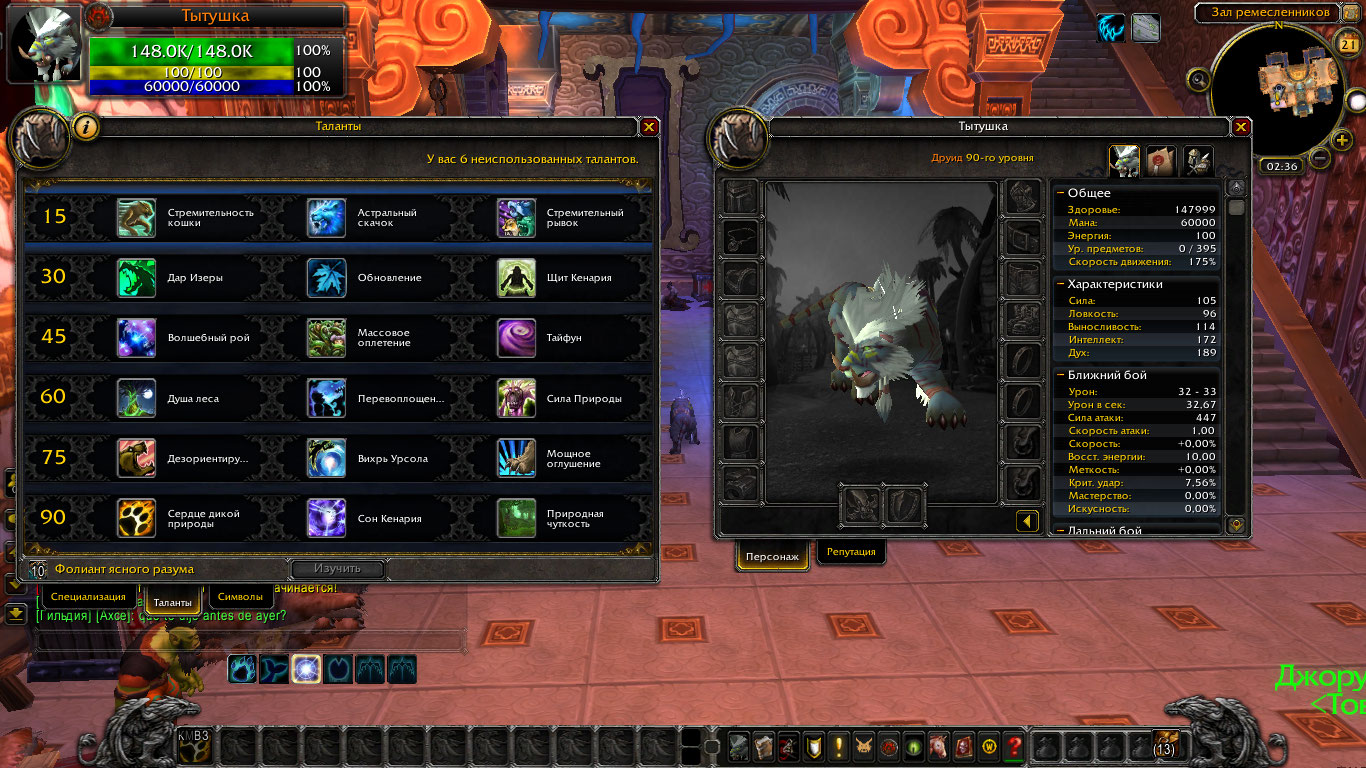
Task: Choose the Природная чуткость talent
Action: (516, 518)
